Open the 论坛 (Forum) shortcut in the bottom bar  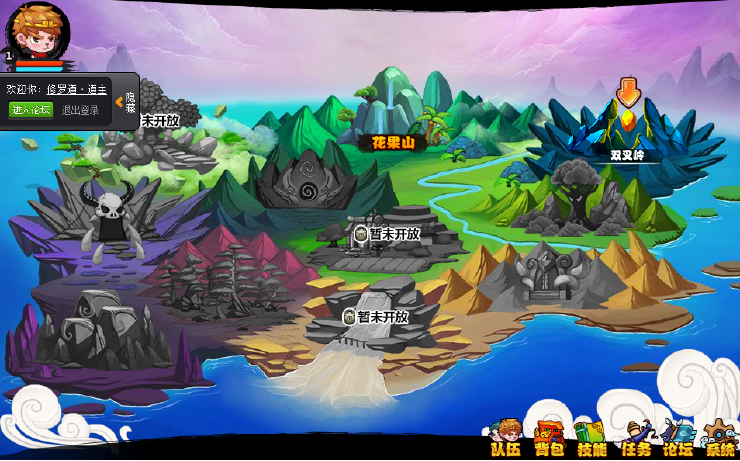click(x=677, y=437)
